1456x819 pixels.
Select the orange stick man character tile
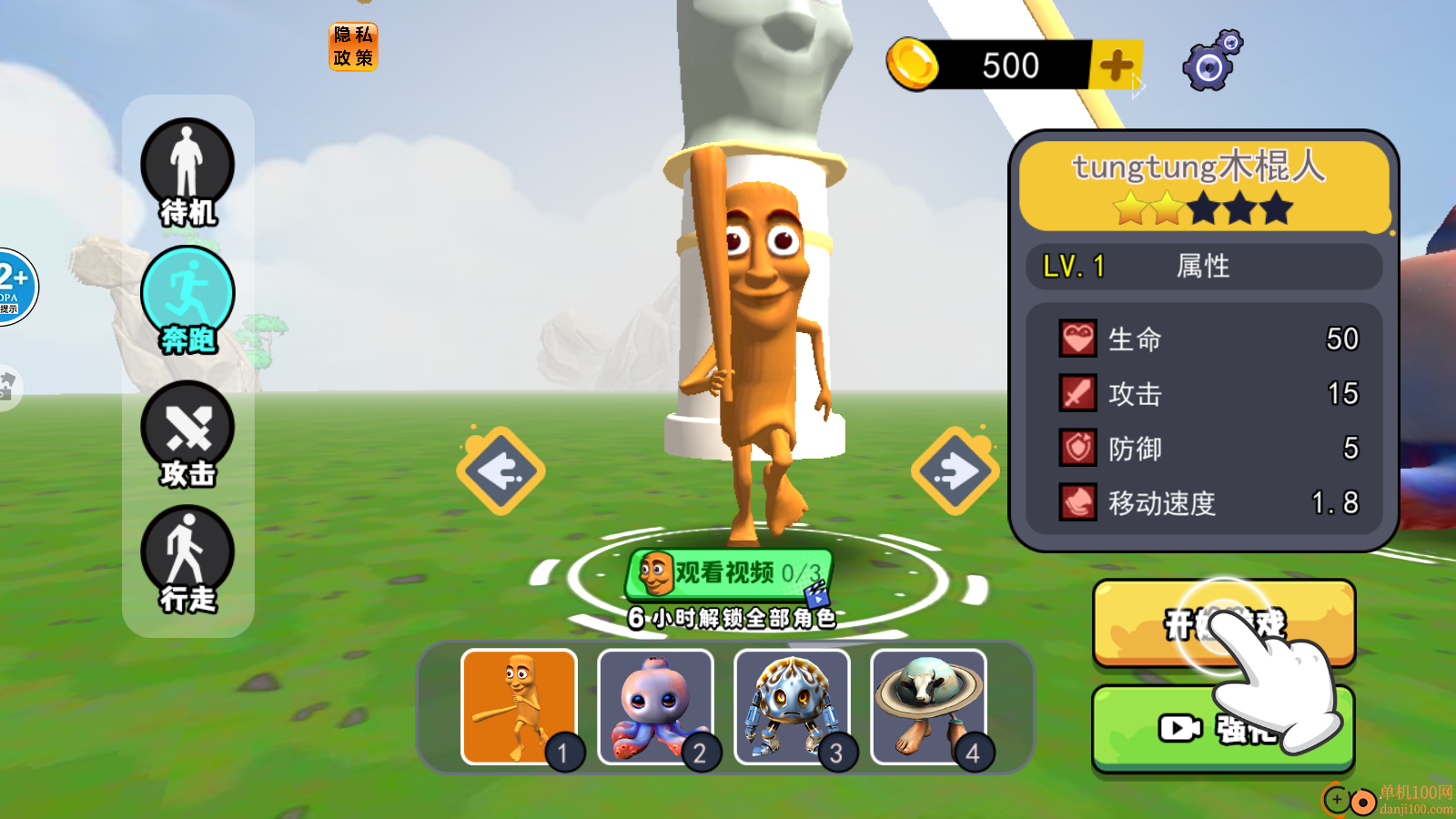pyautogui.click(x=520, y=707)
